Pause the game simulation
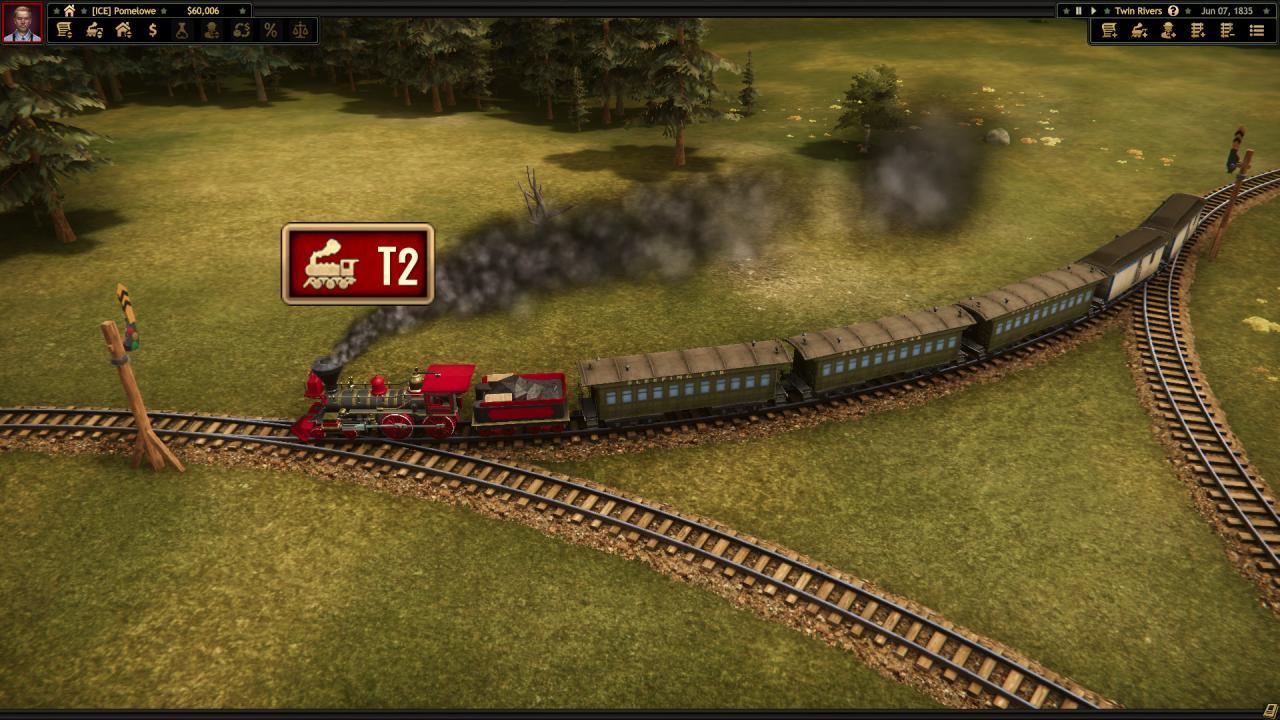Image resolution: width=1280 pixels, height=720 pixels. [x=1079, y=11]
